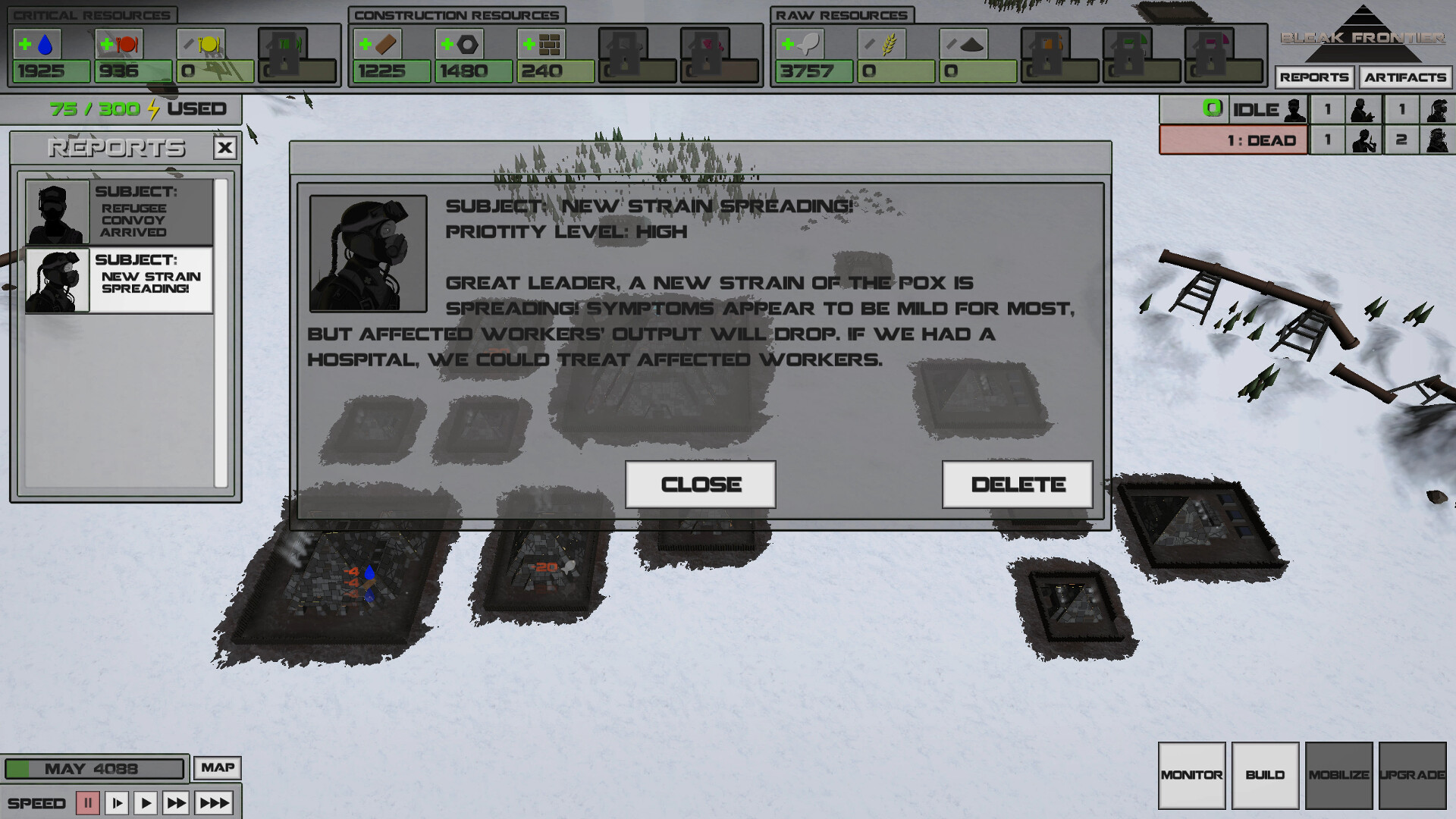Pause the game speed
Image resolution: width=1456 pixels, height=819 pixels.
pos(89,802)
